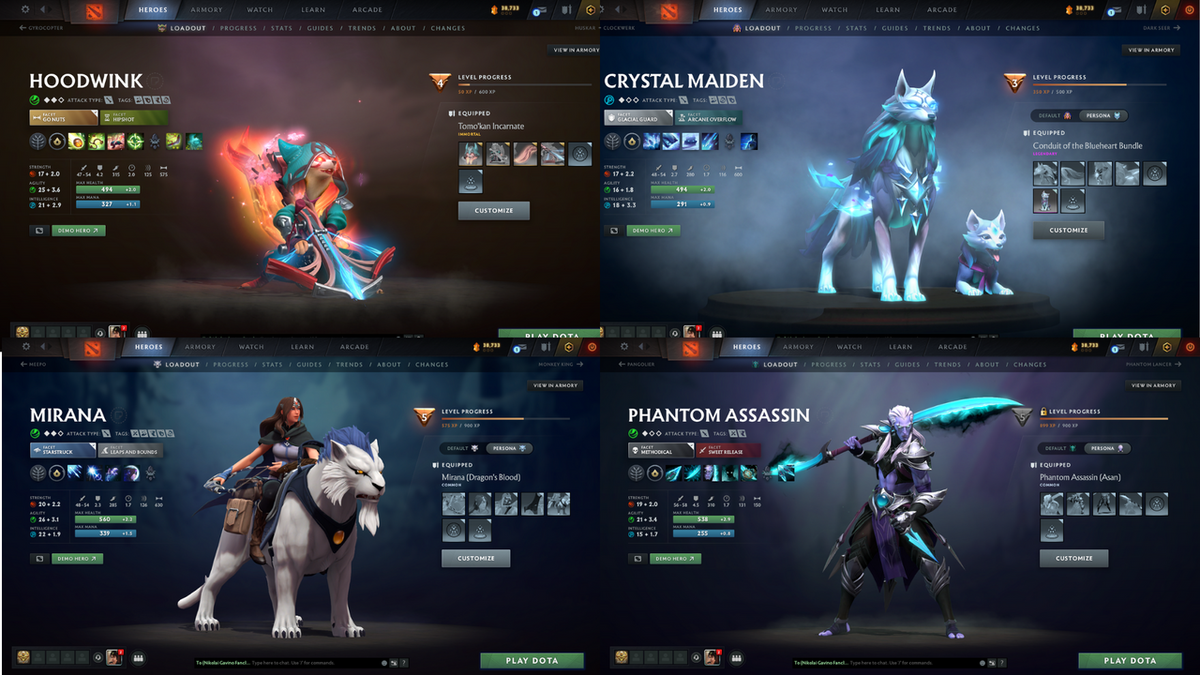Pick Crystal Maiden's Glacial Guard facet
This screenshot has width=1200, height=675.
tap(637, 117)
